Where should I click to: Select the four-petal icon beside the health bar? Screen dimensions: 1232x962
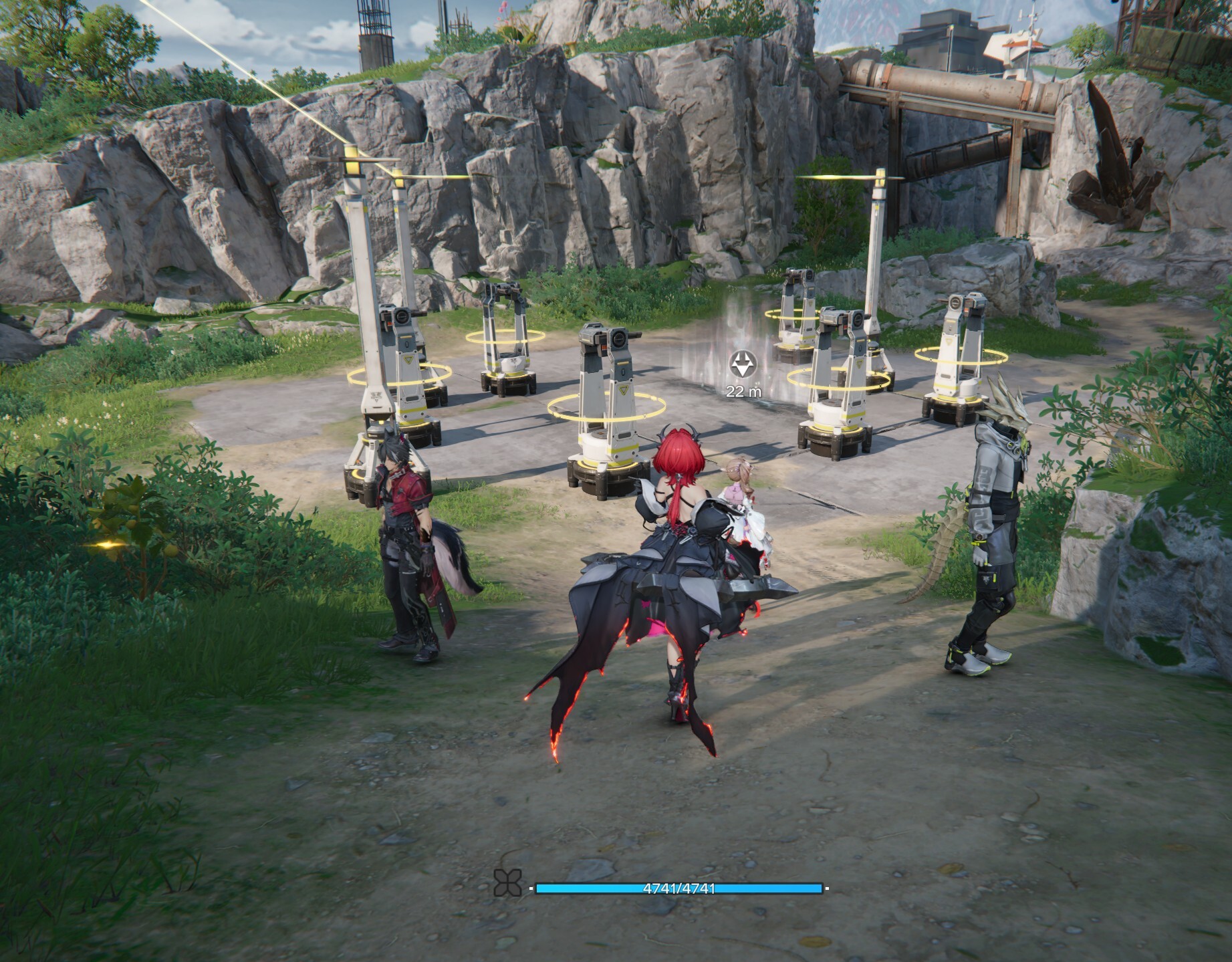(507, 883)
